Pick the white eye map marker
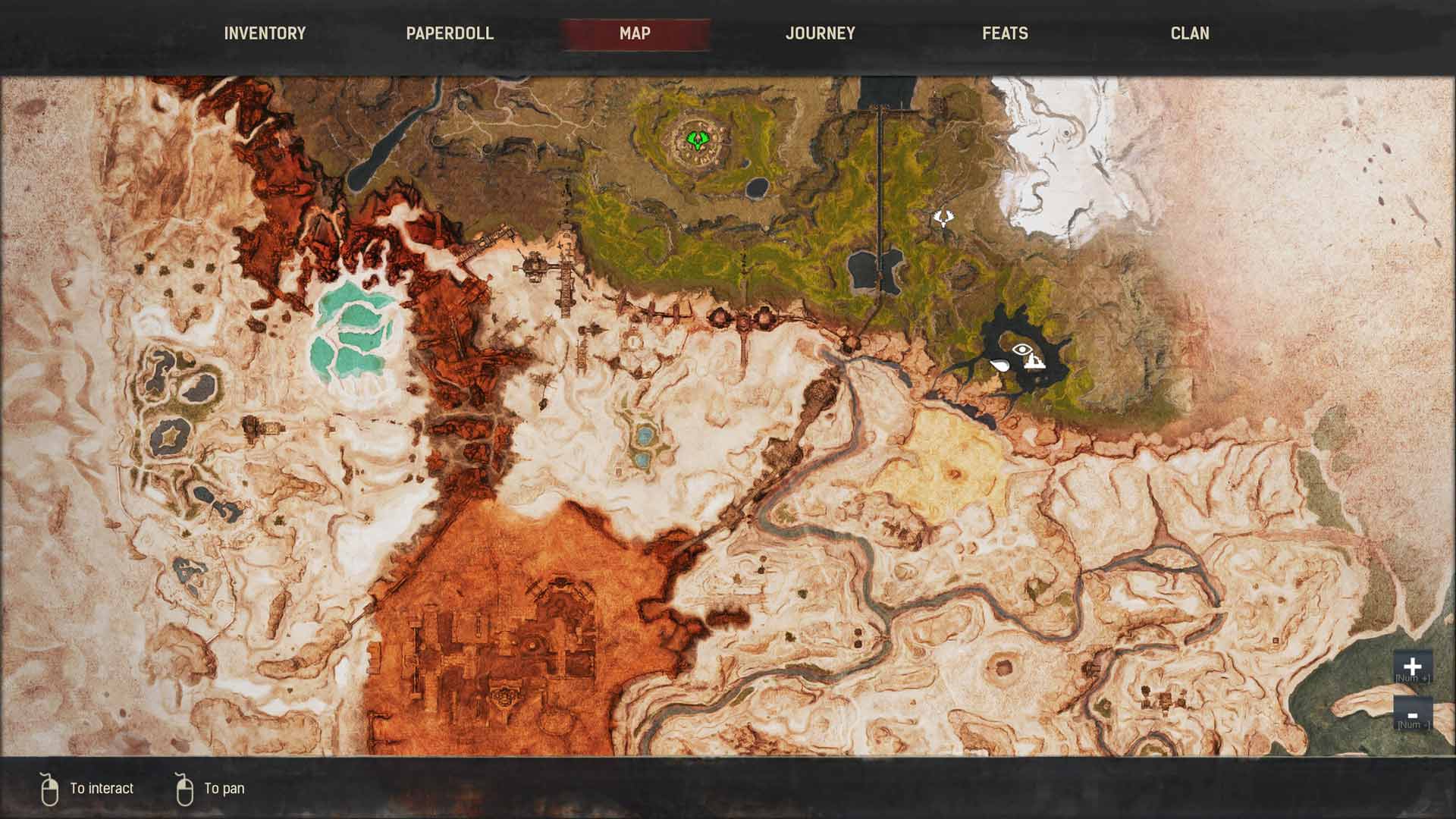Viewport: 1456px width, 819px height. click(1022, 350)
